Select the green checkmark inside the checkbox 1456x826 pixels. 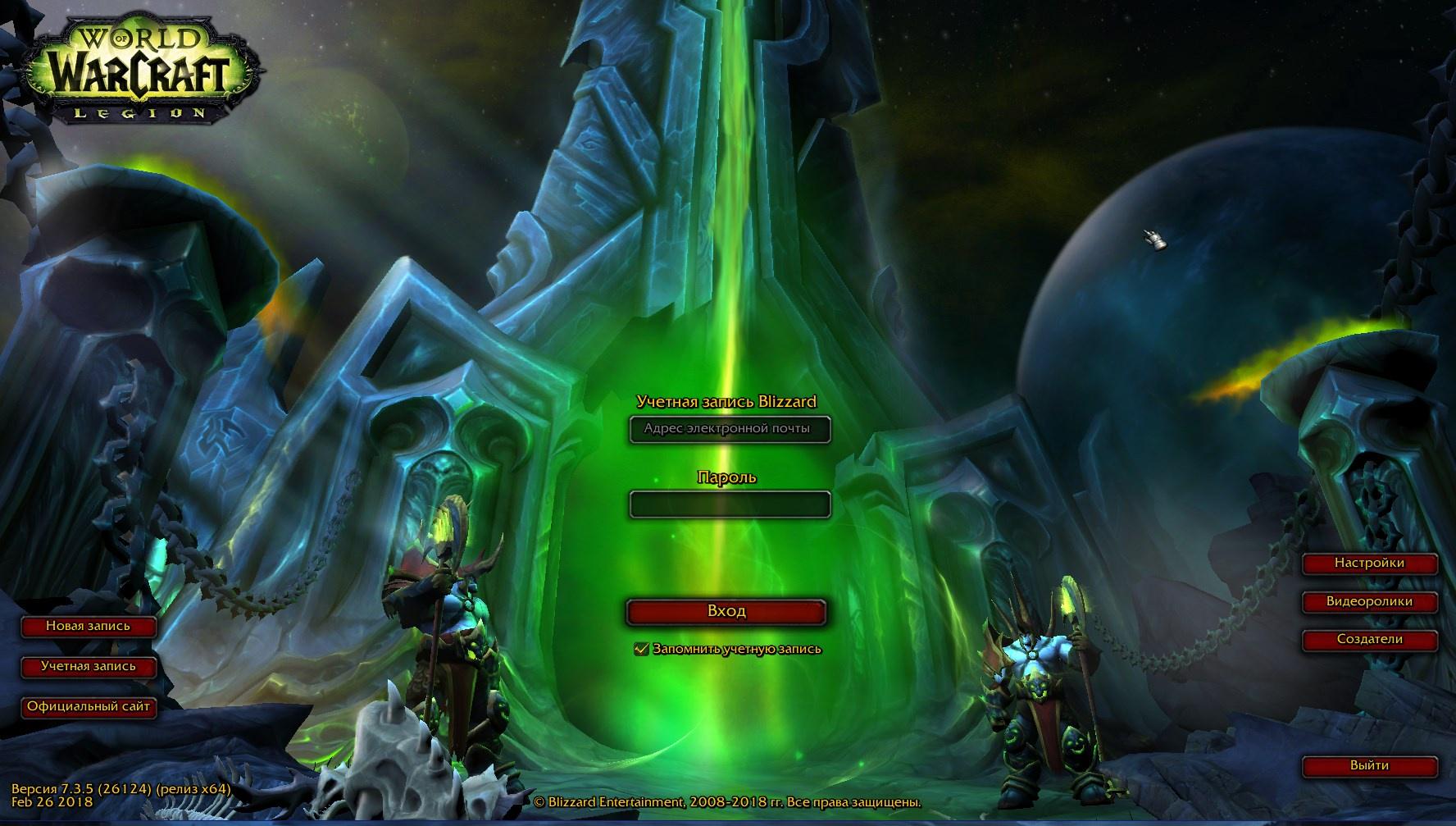pyautogui.click(x=642, y=648)
